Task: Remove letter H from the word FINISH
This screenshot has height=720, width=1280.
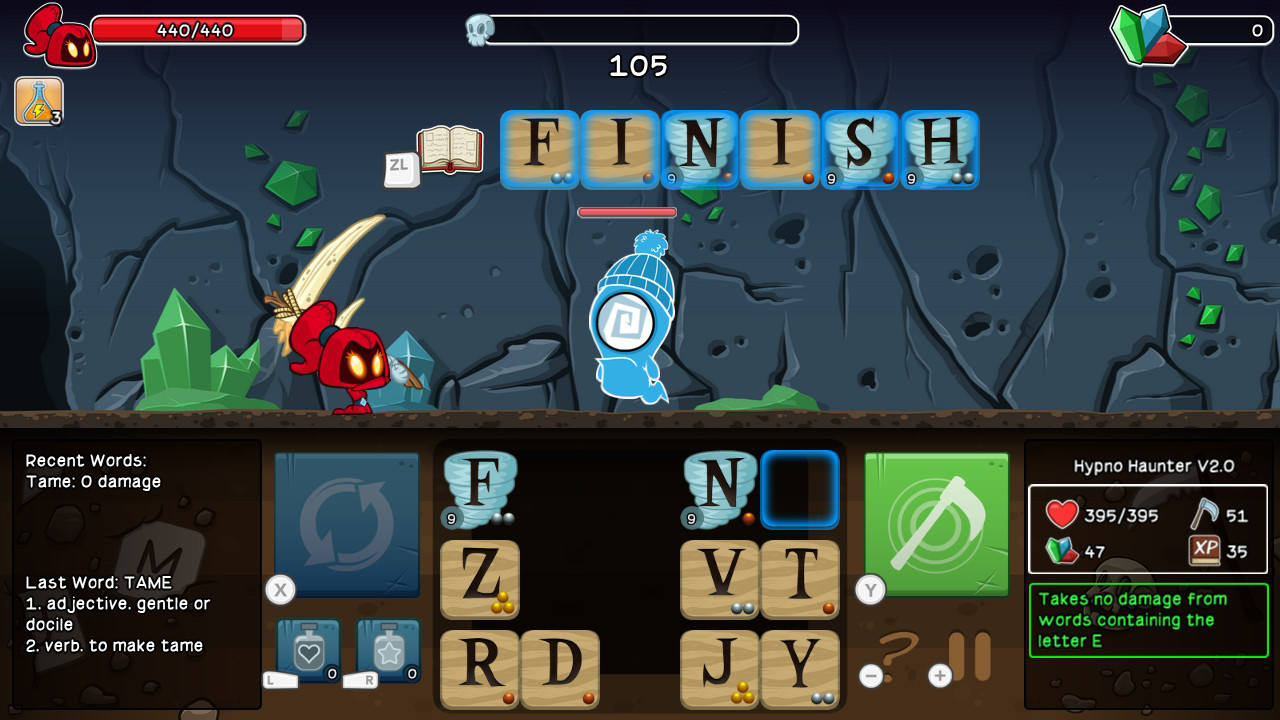Action: (940, 148)
